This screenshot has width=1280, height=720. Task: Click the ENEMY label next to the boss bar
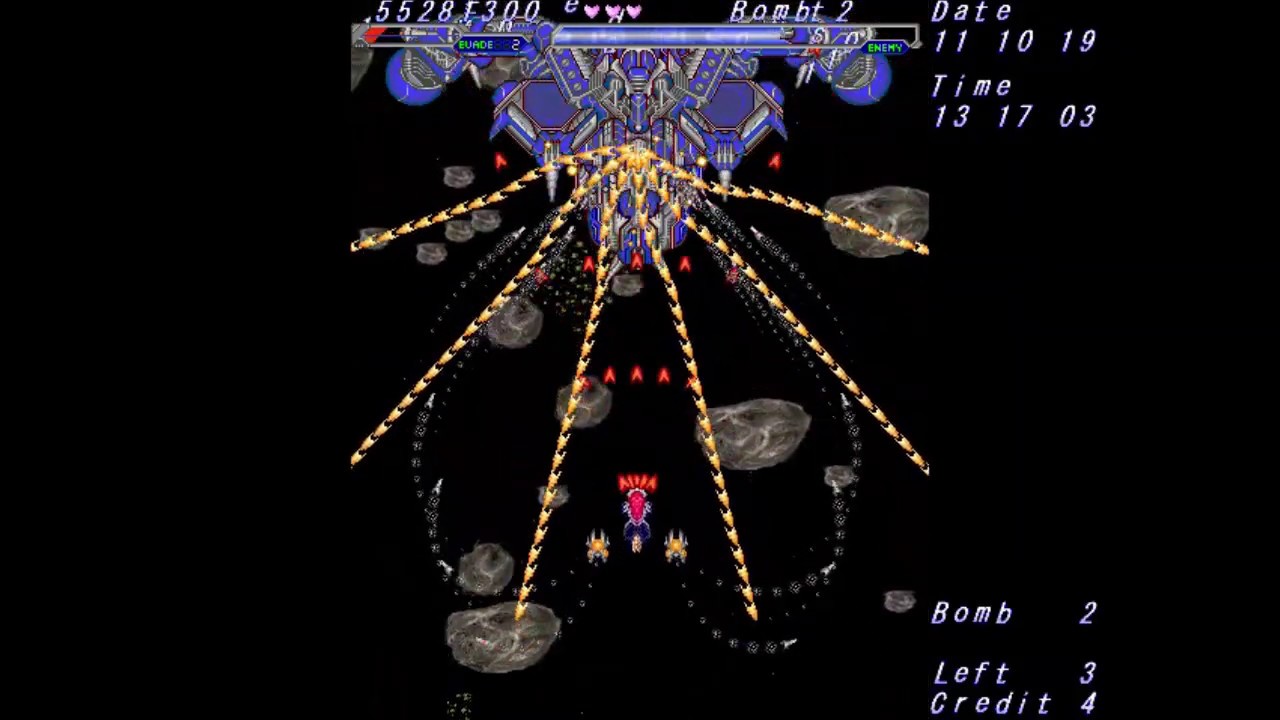tap(884, 47)
